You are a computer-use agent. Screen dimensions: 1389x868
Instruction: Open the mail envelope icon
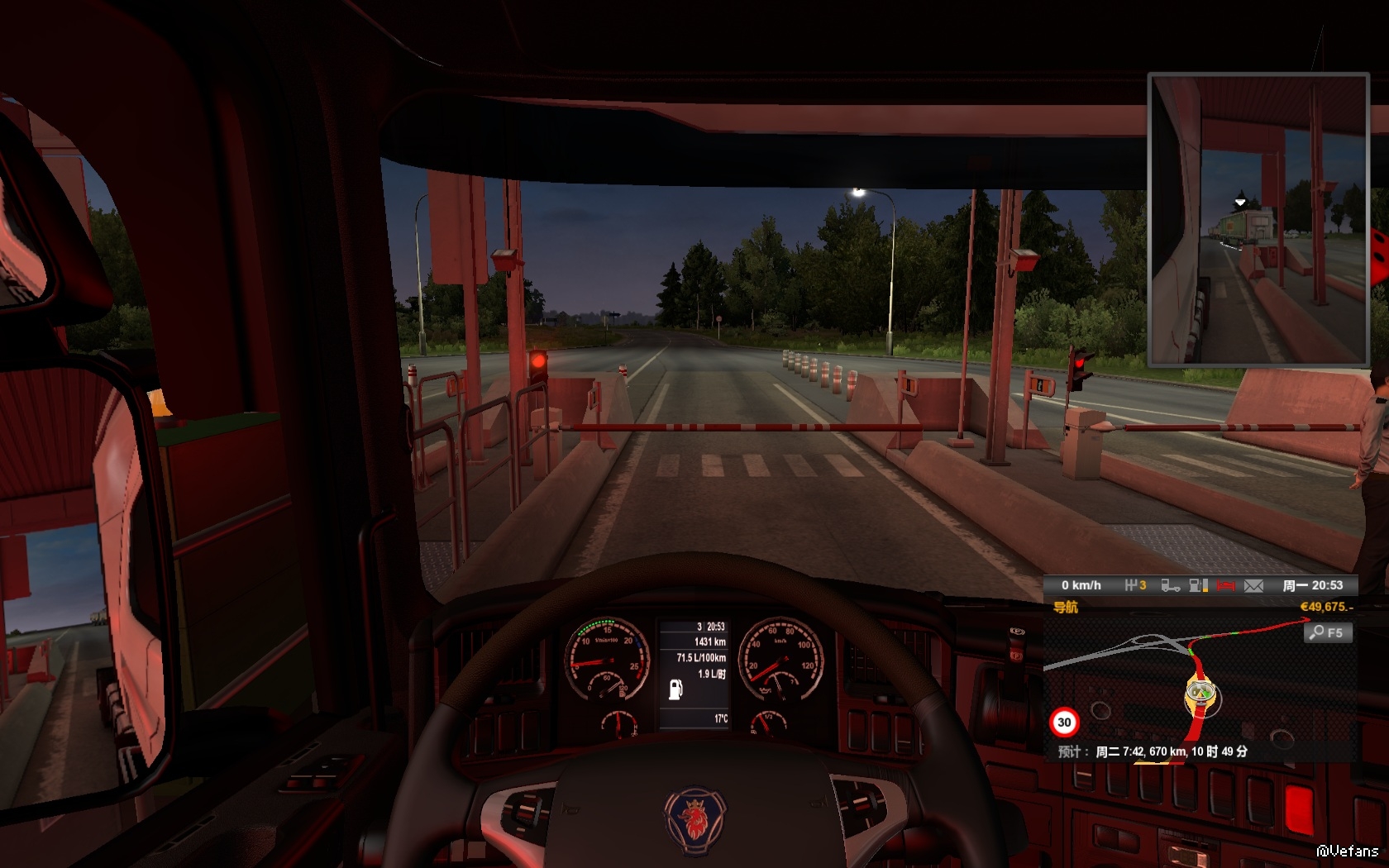(1253, 585)
